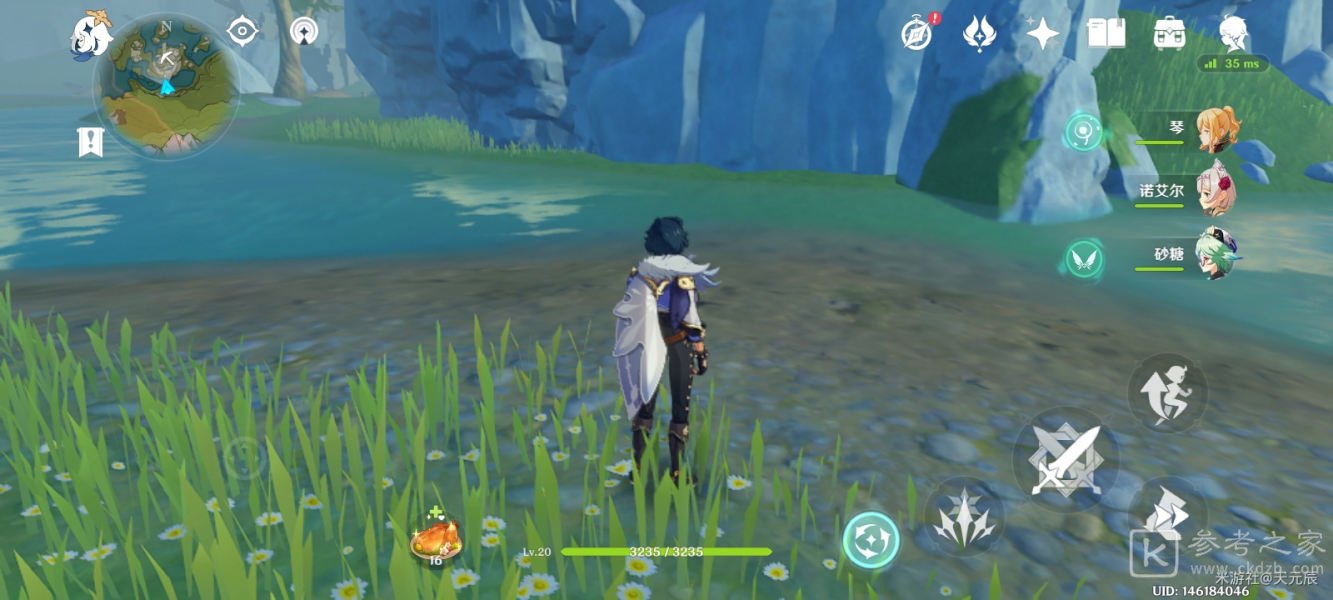Image resolution: width=1333 pixels, height=600 pixels.
Task: Tap the round signal icon near minimap
Action: point(304,32)
